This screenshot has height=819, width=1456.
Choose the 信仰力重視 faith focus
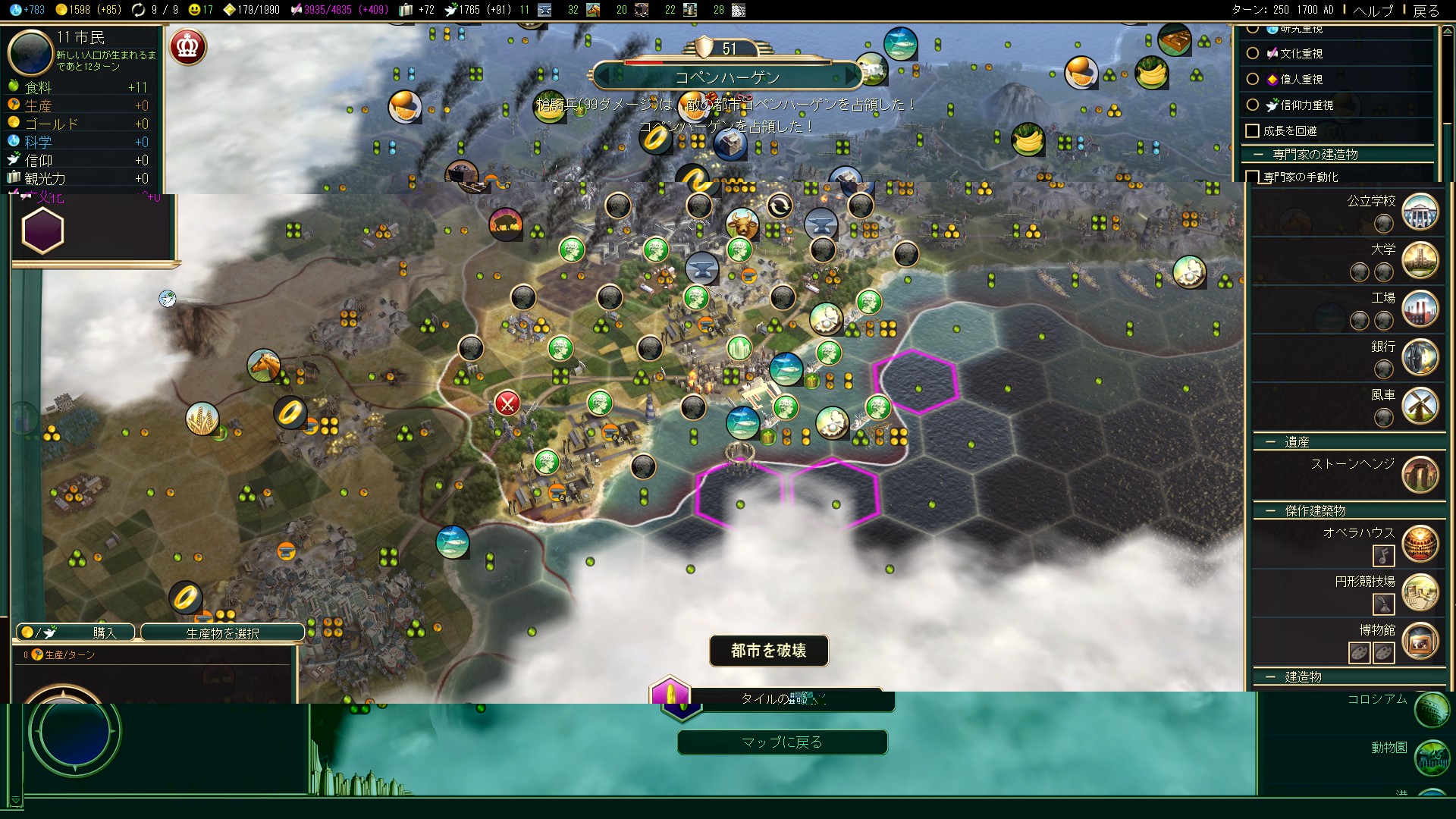(x=1253, y=105)
